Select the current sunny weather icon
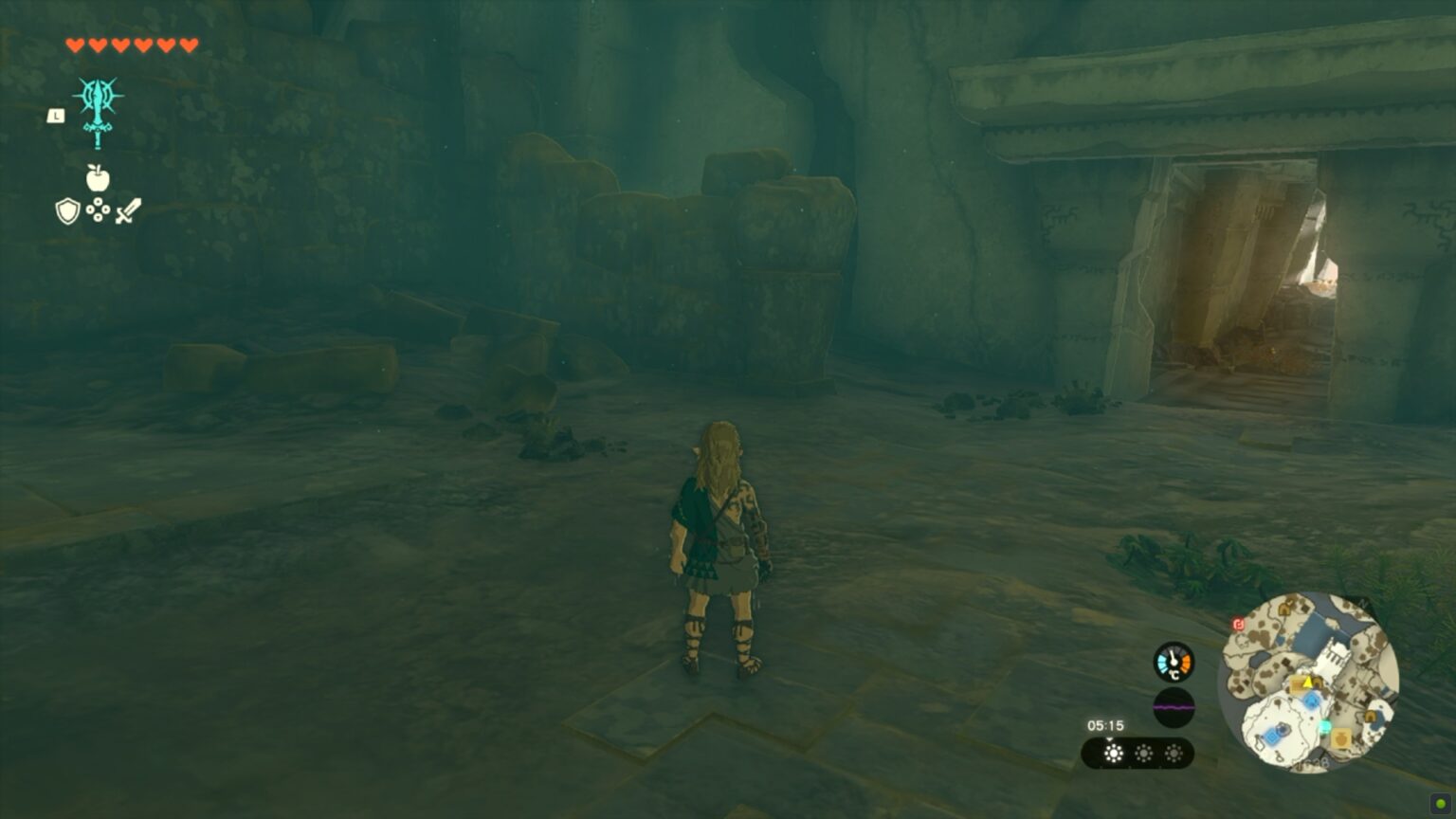 (1115, 753)
